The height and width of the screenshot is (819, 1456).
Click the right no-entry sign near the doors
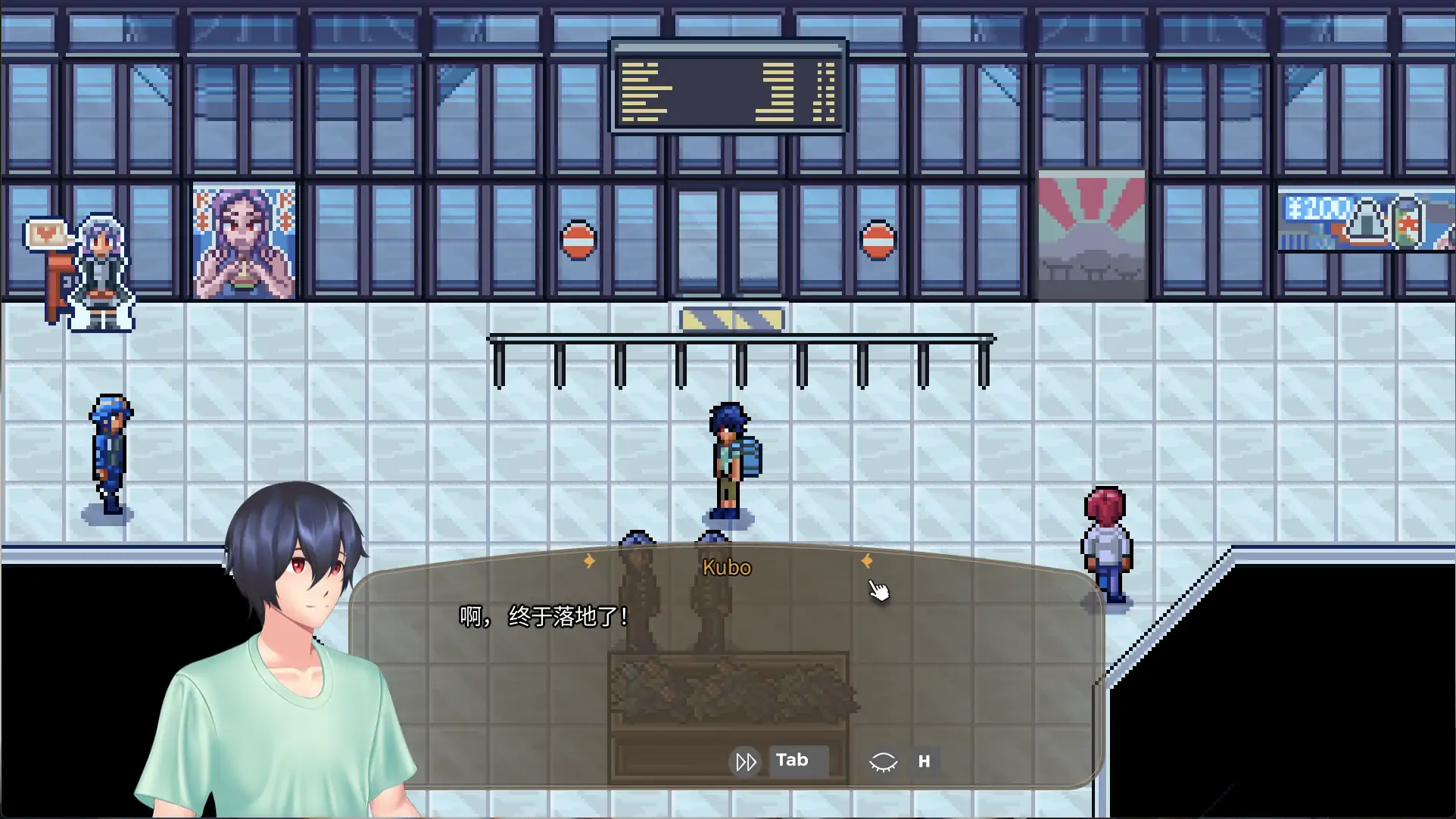[x=878, y=241]
